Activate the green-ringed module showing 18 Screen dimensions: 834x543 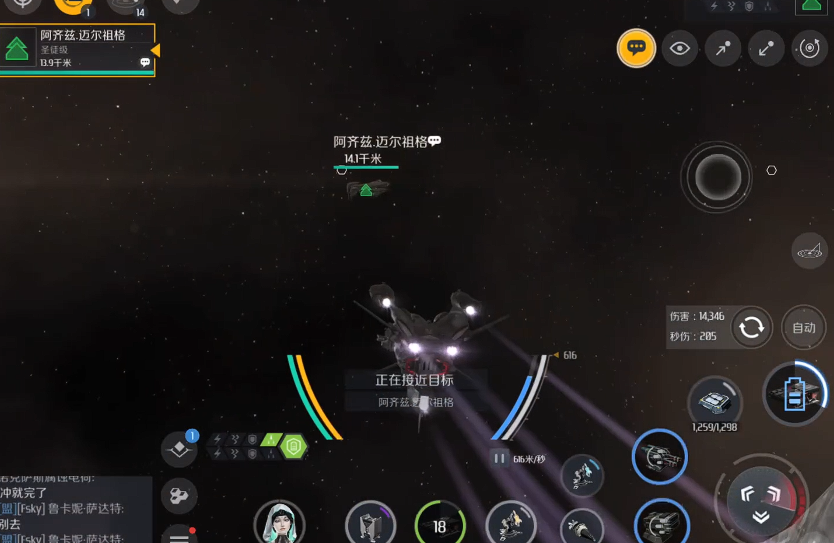[440, 525]
